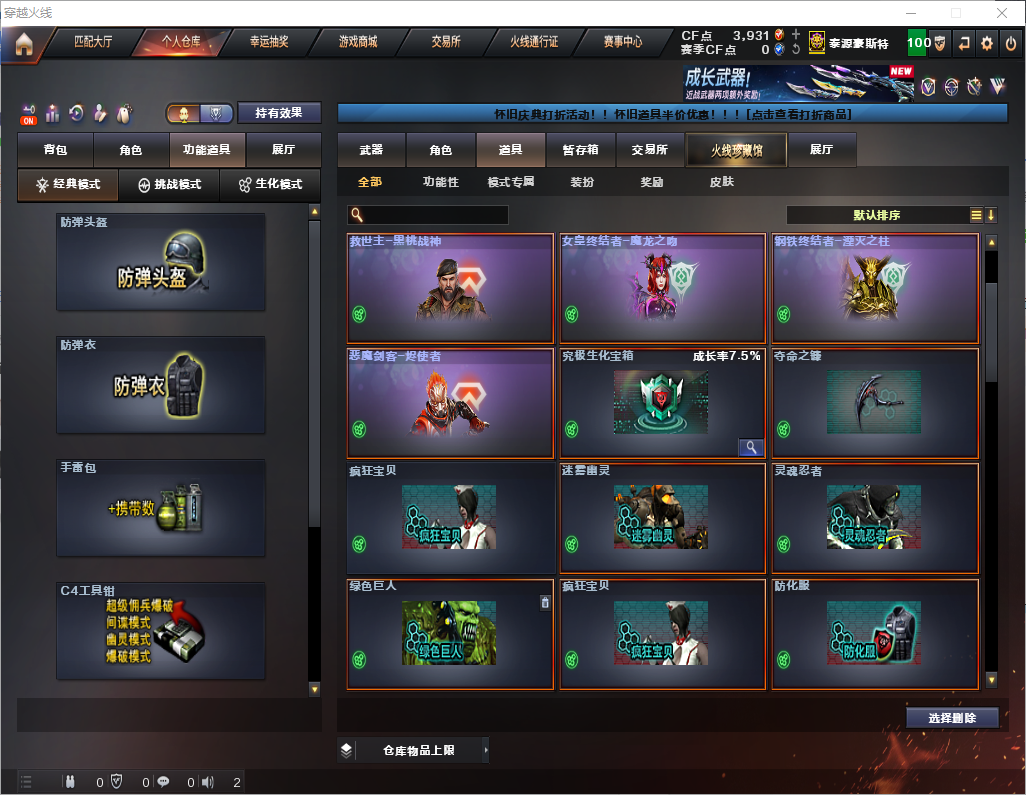Open the 火线通行证 battle pass
This screenshot has width=1026, height=795.
tap(534, 42)
